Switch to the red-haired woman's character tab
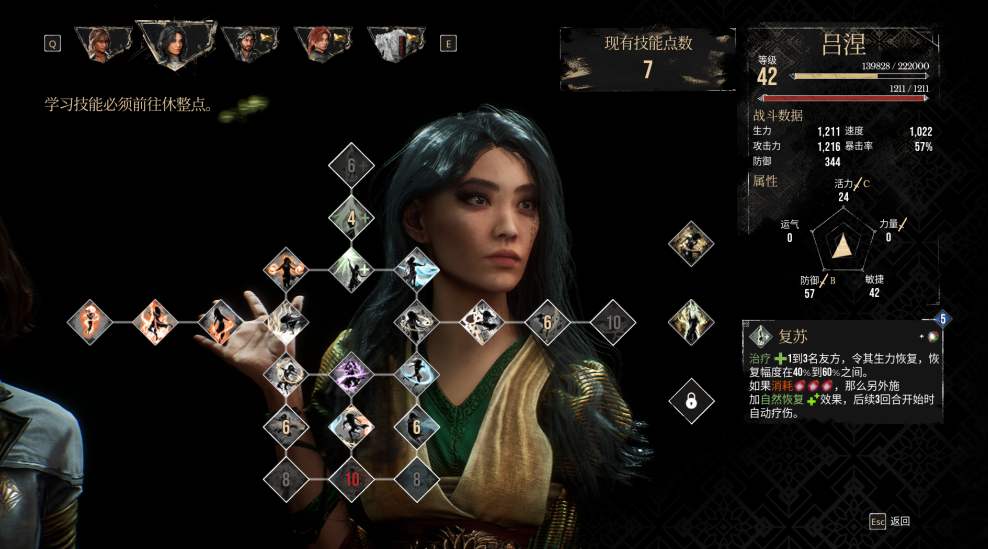 click(321, 42)
